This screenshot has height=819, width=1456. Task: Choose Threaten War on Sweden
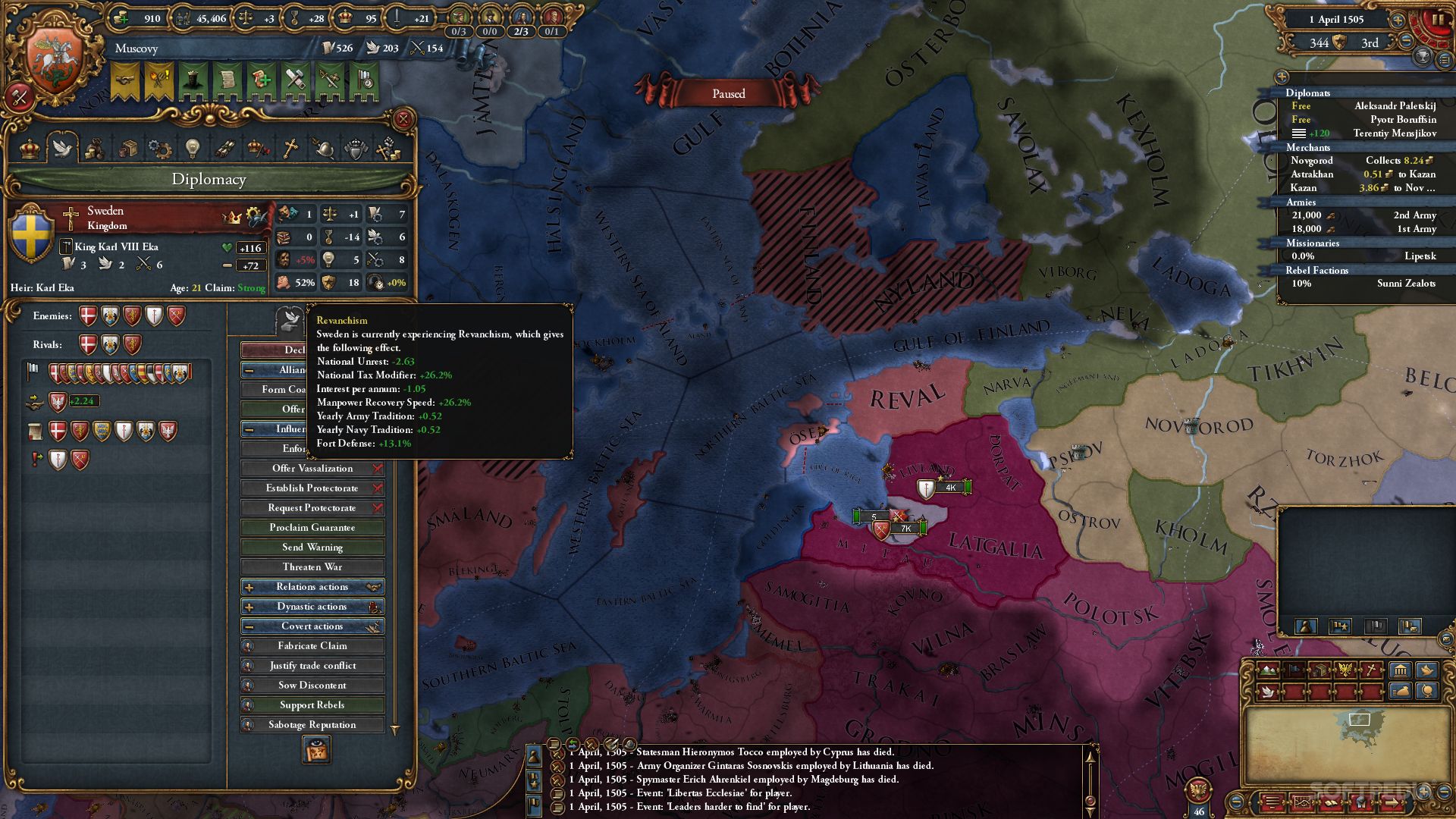click(312, 567)
